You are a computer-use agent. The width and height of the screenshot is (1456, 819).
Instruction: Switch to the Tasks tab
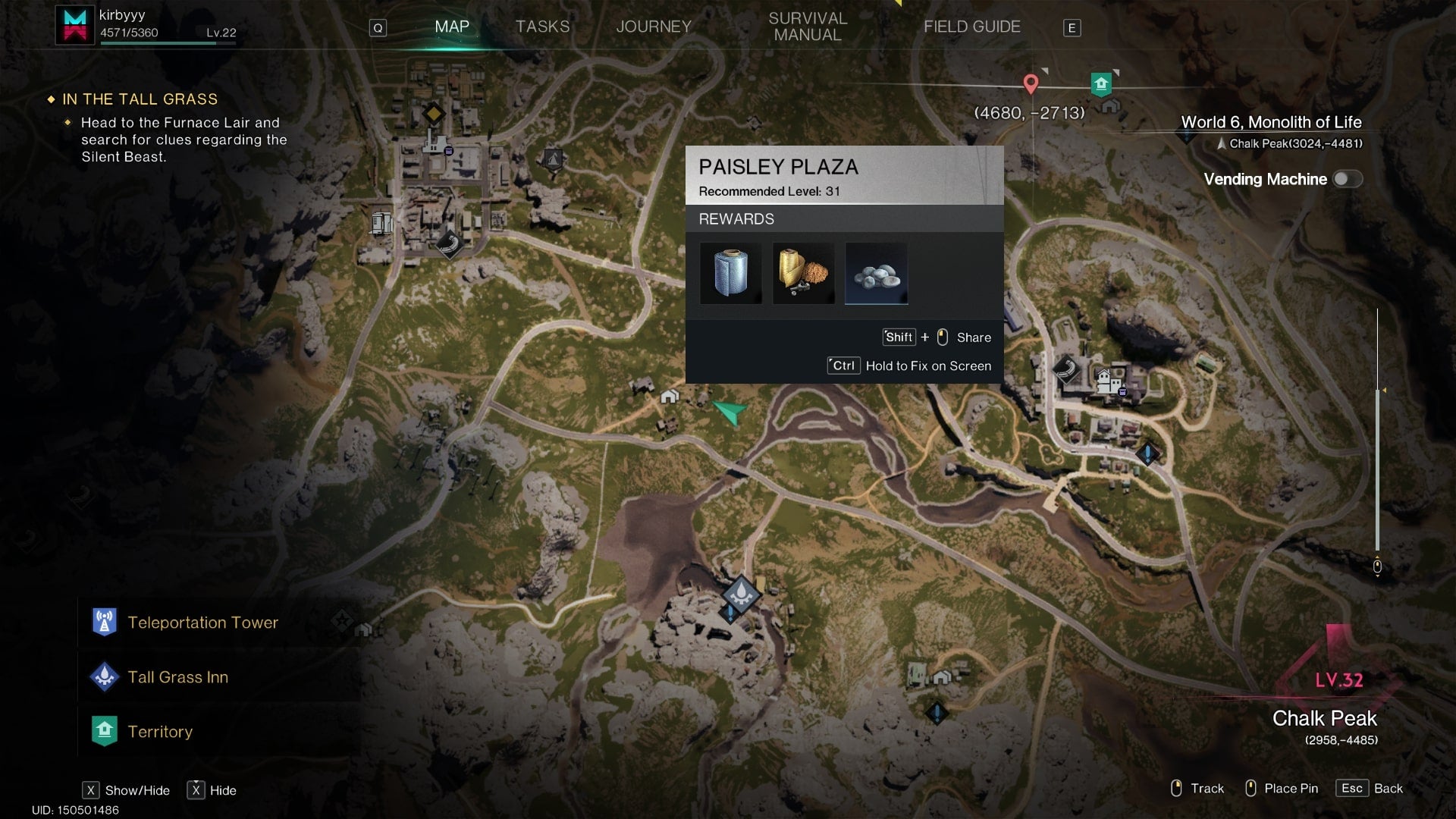pos(542,27)
